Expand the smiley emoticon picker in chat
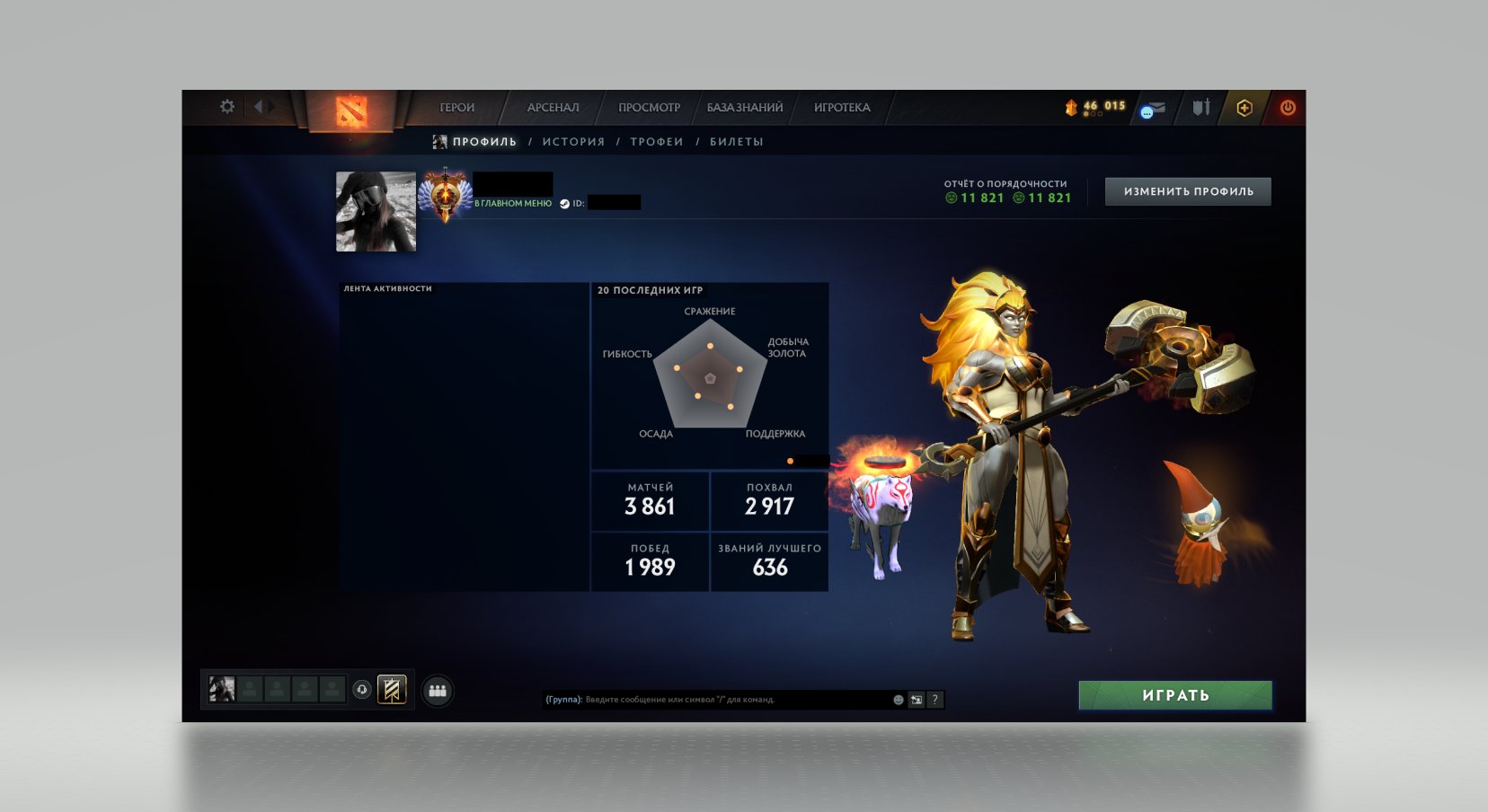This screenshot has height=812, width=1488. click(899, 700)
